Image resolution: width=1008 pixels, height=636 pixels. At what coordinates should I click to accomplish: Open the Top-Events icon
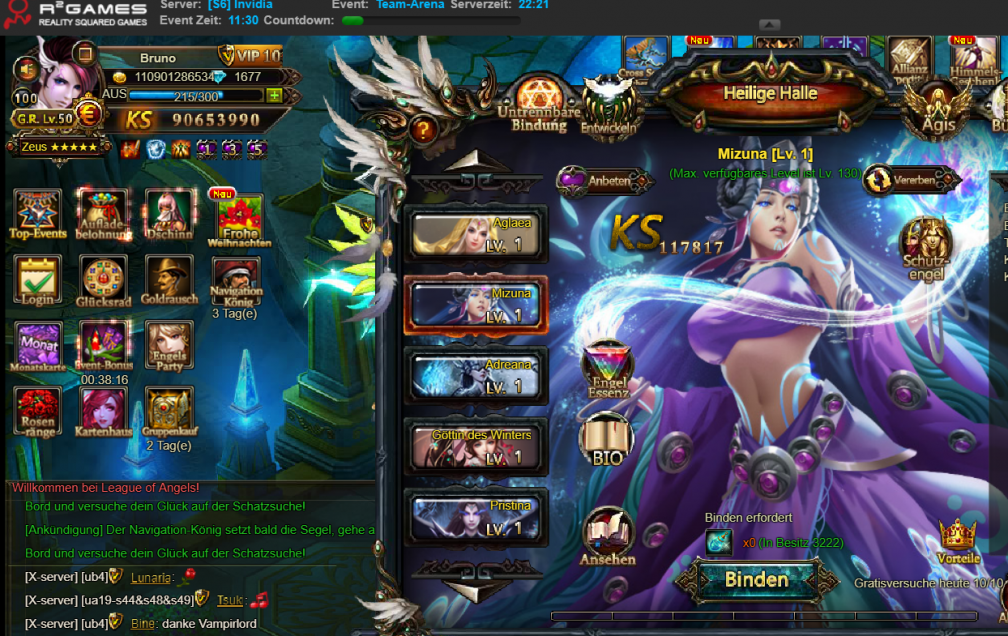point(38,213)
